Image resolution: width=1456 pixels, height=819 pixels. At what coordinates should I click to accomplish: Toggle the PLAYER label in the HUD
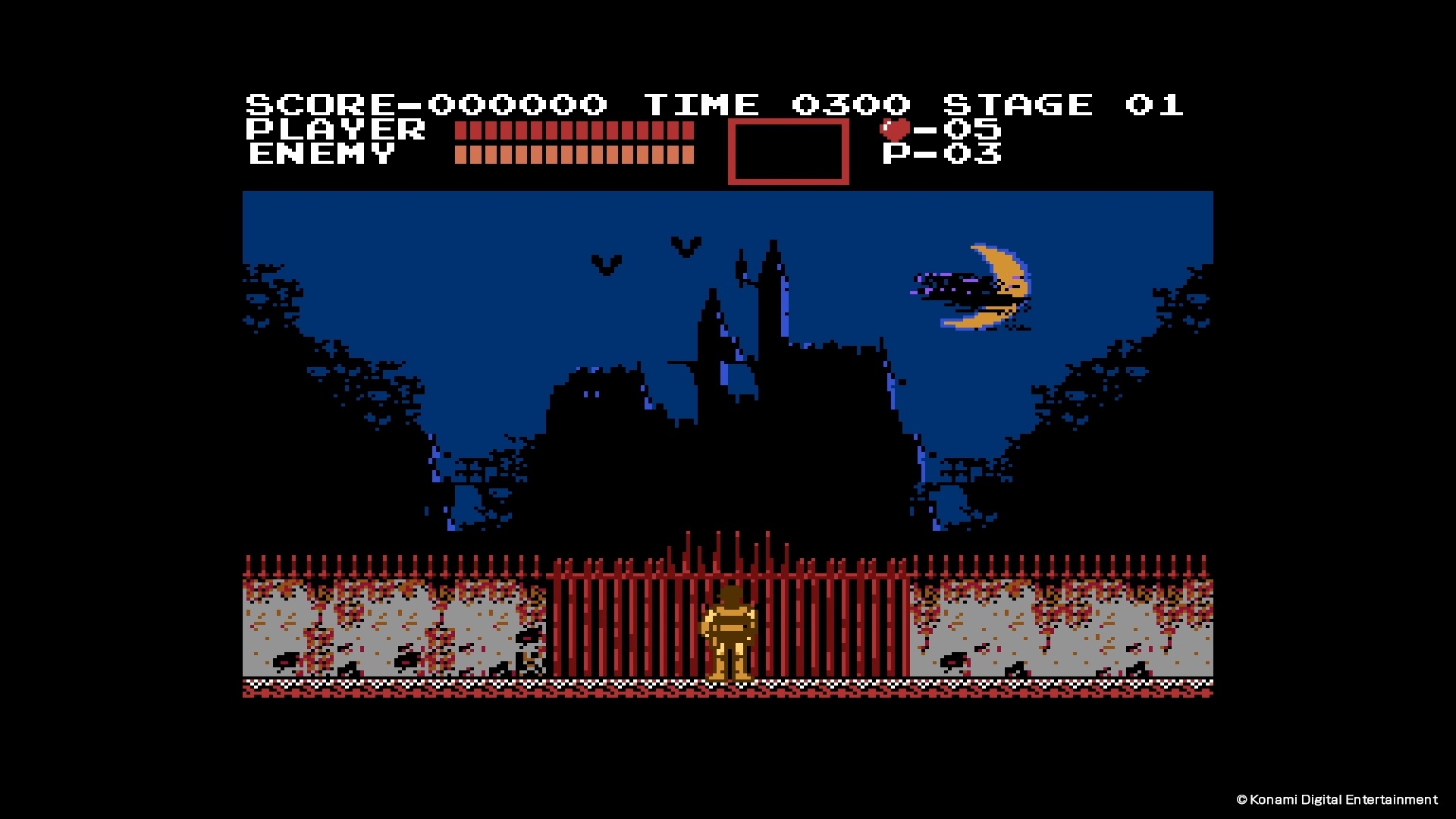pyautogui.click(x=334, y=129)
